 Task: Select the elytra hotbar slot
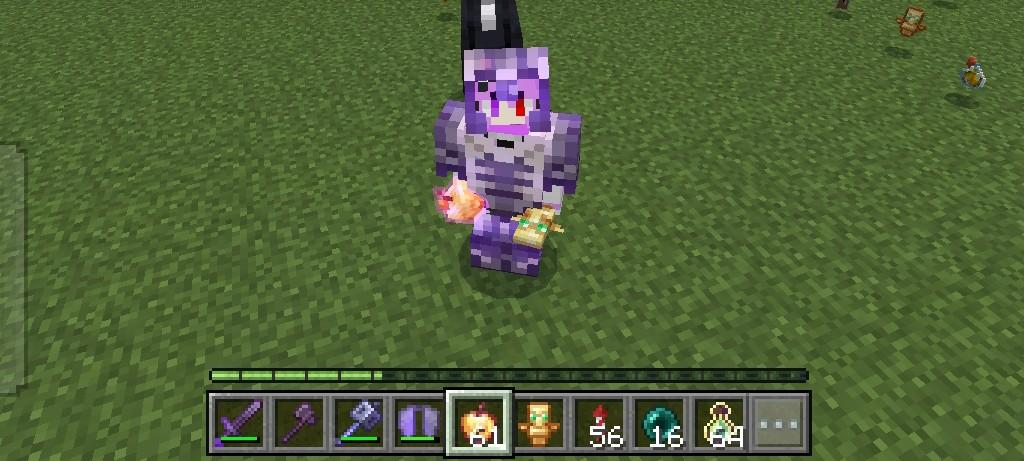pyautogui.click(x=418, y=422)
